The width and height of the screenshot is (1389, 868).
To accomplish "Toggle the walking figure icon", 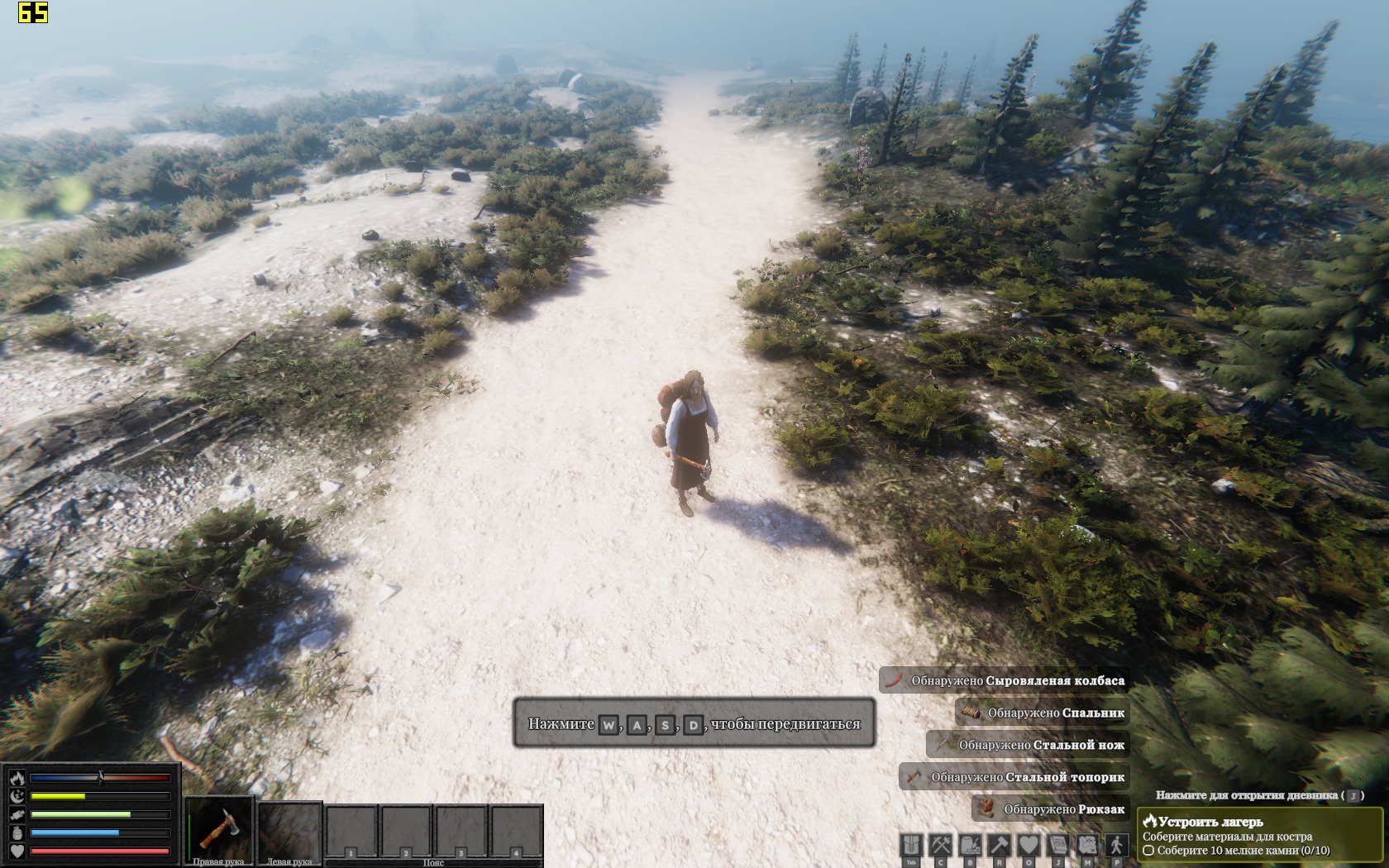I will (x=1116, y=846).
